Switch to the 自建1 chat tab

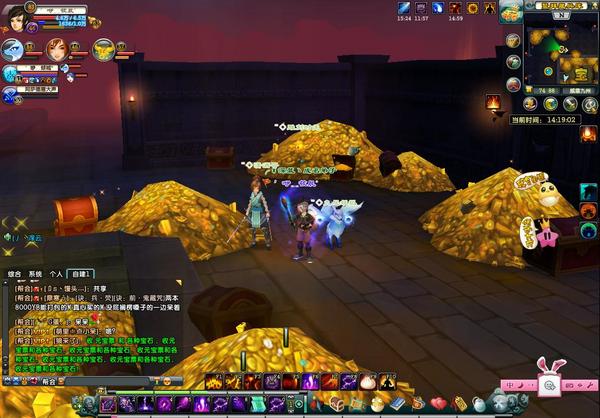pos(81,272)
